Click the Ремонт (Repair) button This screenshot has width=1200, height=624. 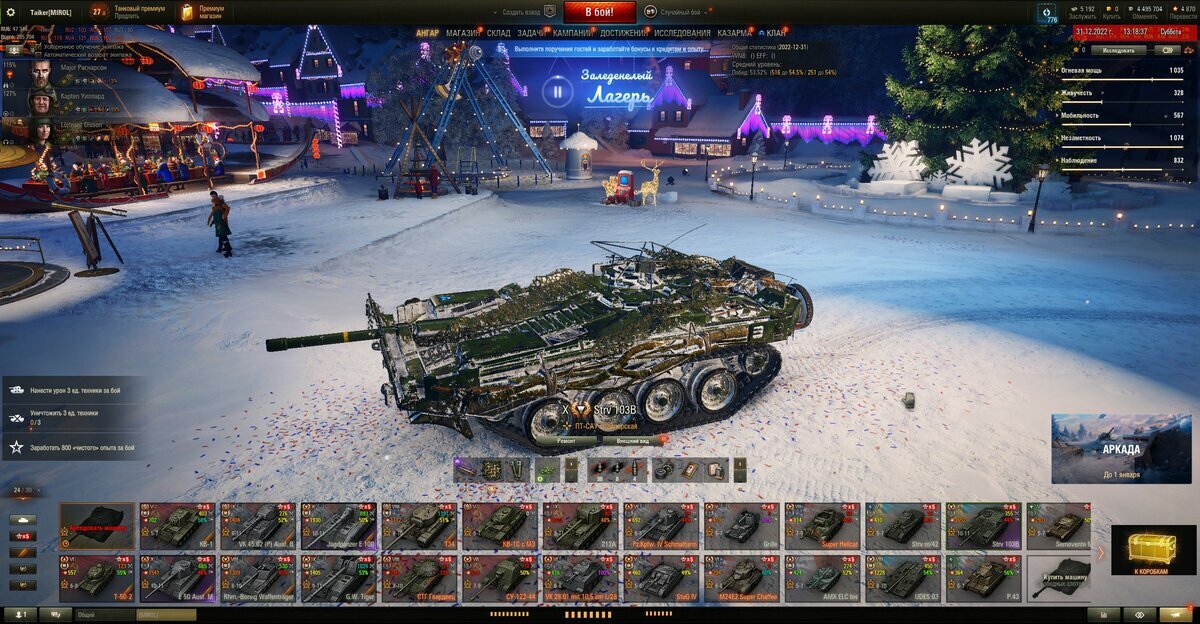[x=566, y=440]
